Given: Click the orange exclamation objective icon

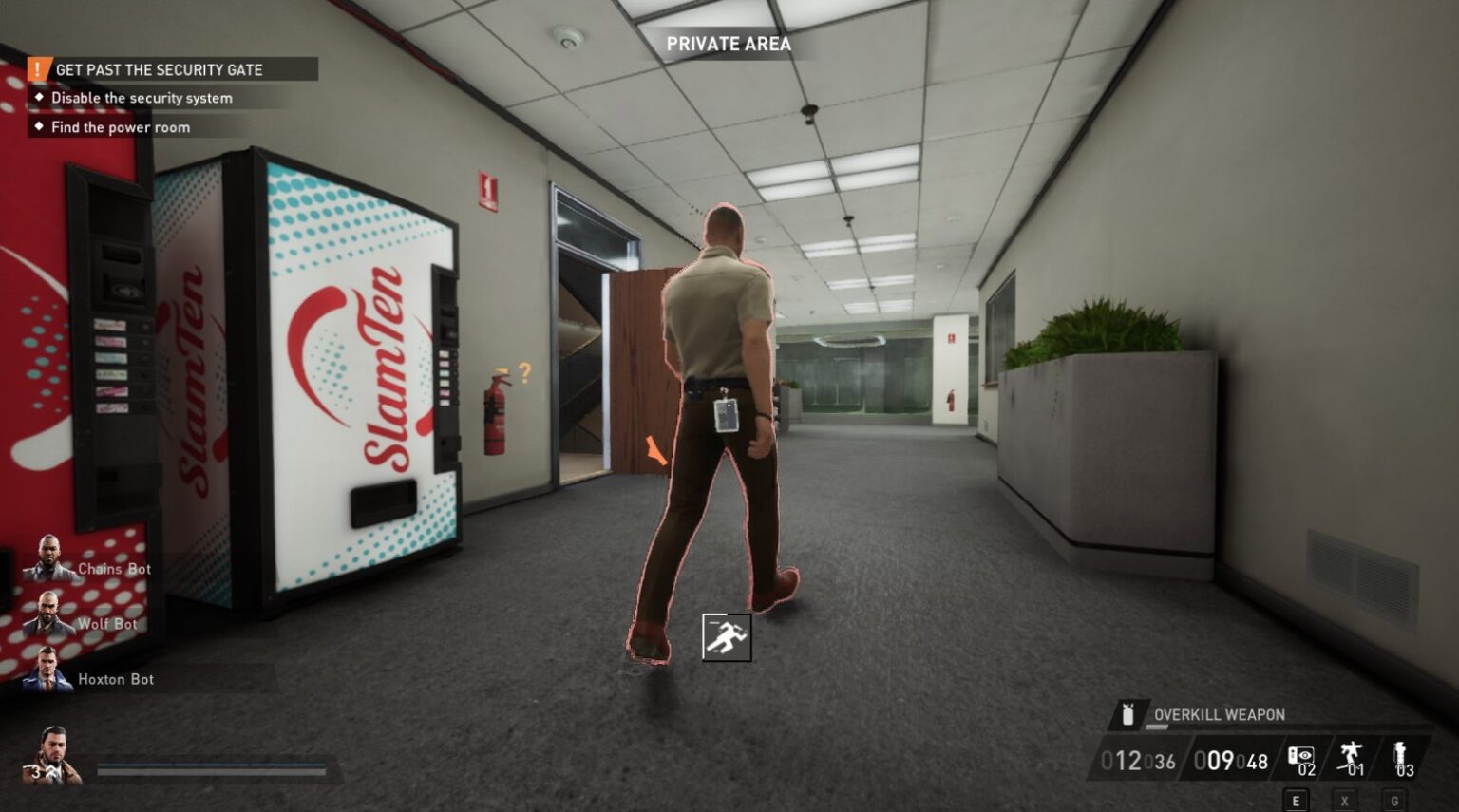Looking at the screenshot, I should pyautogui.click(x=37, y=69).
